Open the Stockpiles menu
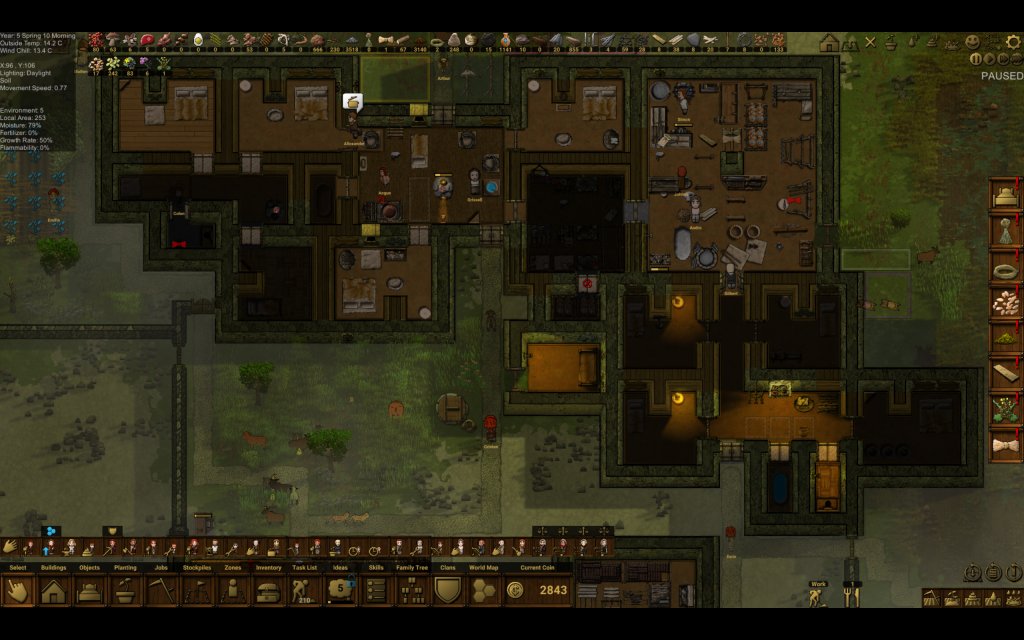Viewport: 1024px width, 640px height. 197,590
